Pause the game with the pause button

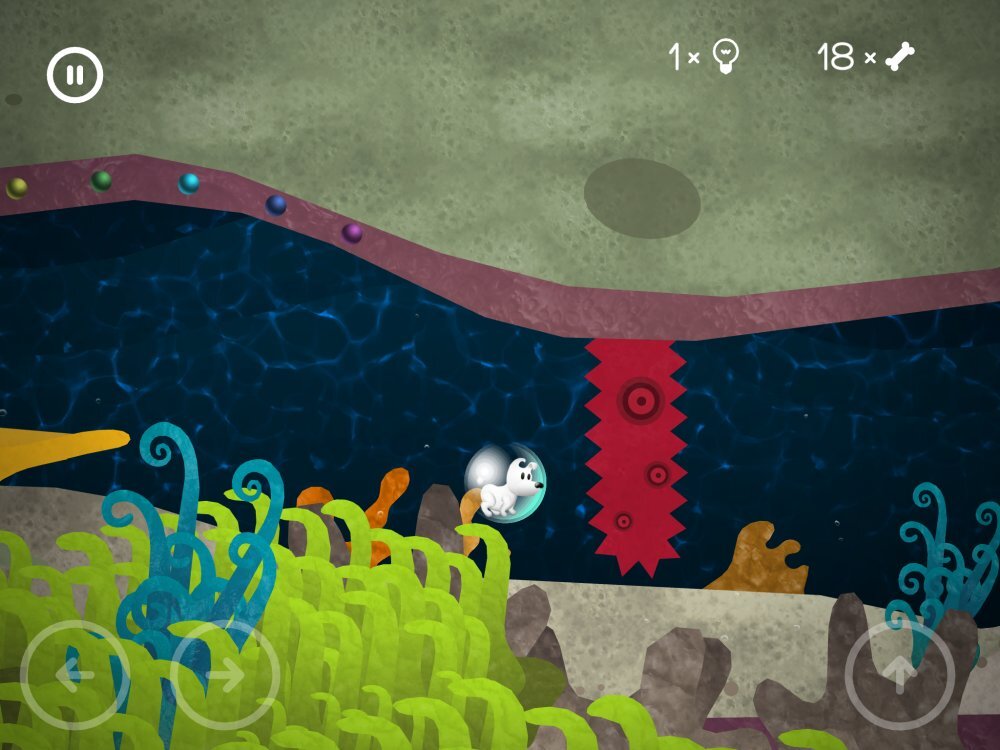click(75, 75)
